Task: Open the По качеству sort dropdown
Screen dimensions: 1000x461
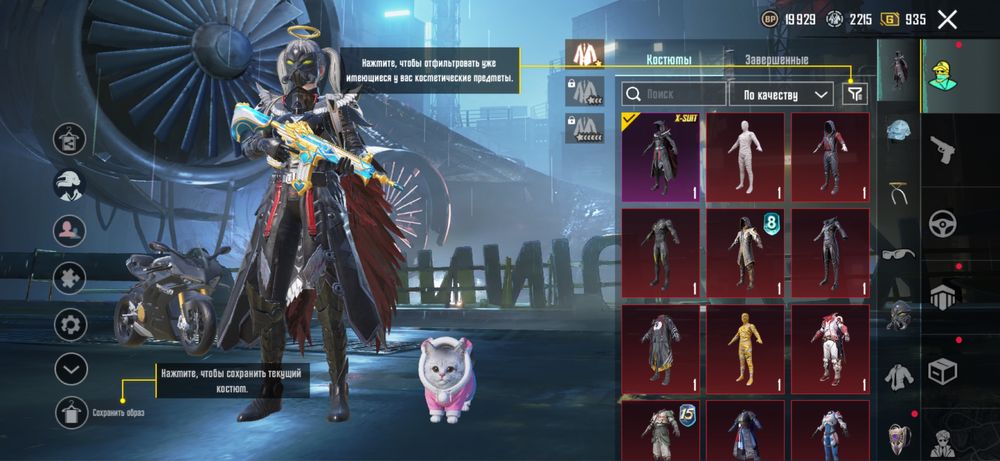Action: point(781,94)
